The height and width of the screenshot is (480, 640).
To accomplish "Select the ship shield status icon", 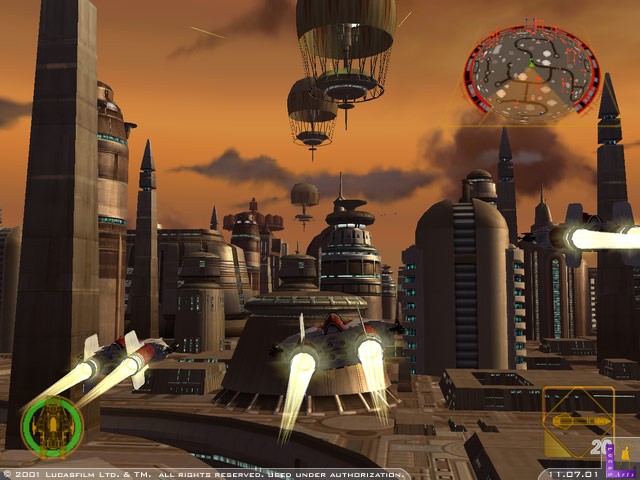I will 52,427.
